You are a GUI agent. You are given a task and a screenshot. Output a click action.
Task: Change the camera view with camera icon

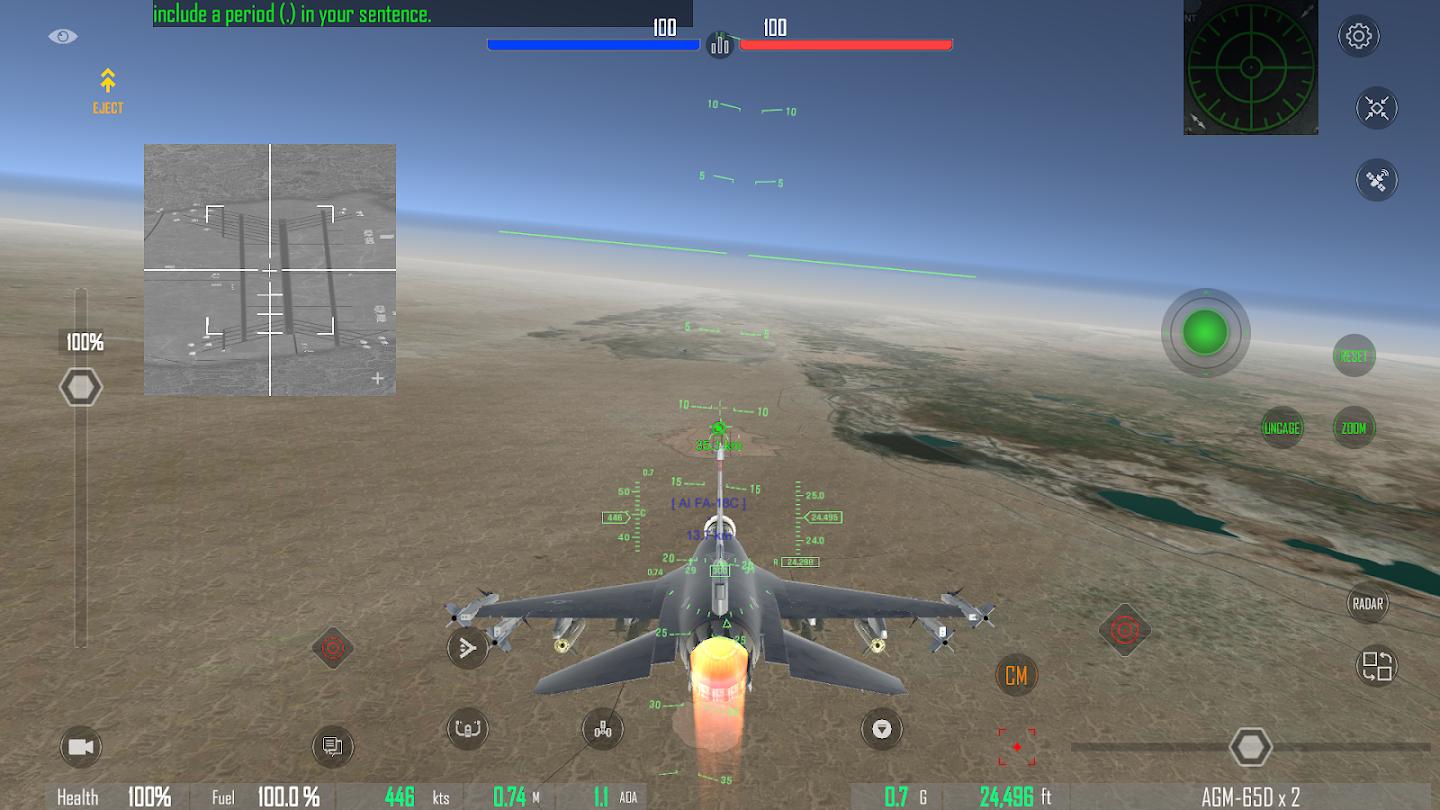81,747
